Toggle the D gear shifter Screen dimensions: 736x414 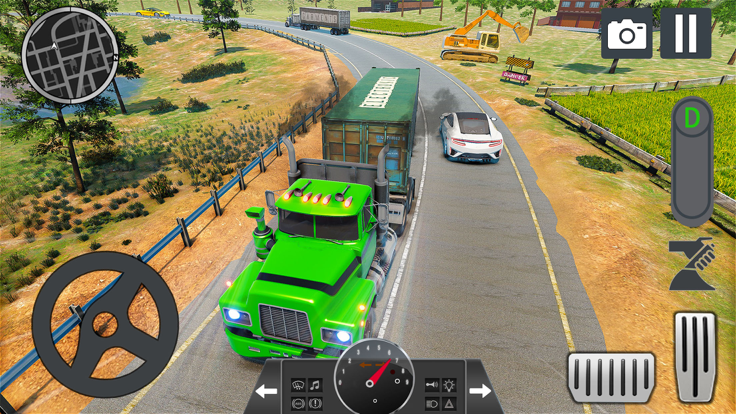(692, 160)
